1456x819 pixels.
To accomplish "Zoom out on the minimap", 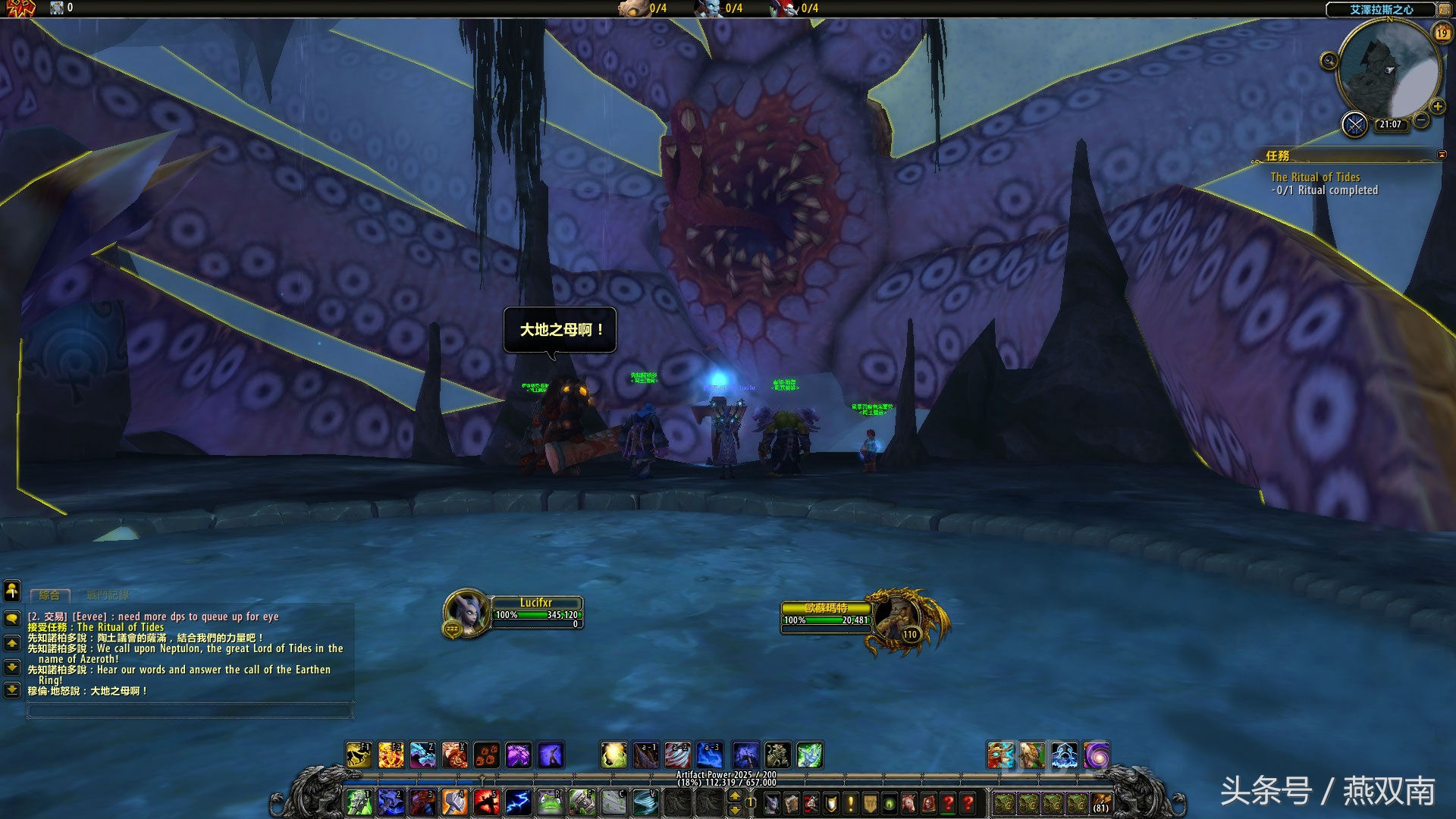I will click(x=1422, y=121).
